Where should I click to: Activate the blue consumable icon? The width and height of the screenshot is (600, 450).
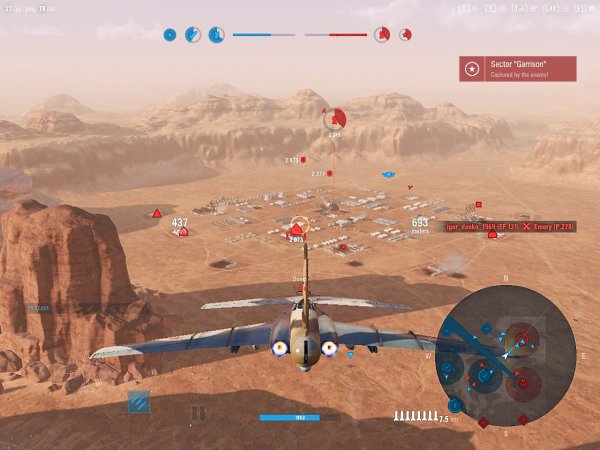139,402
